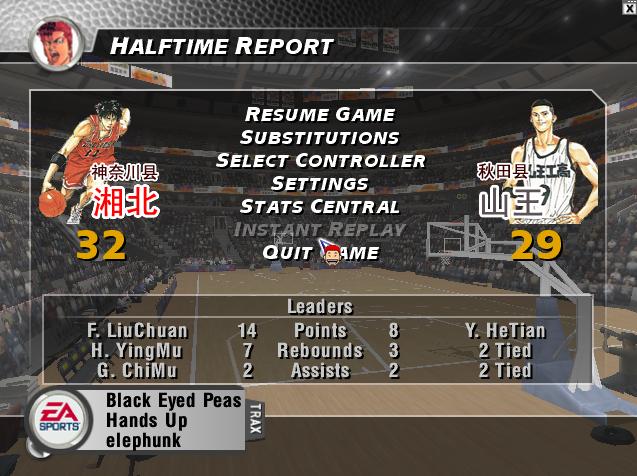
Task: Open the Substitutions menu
Action: pos(320,138)
